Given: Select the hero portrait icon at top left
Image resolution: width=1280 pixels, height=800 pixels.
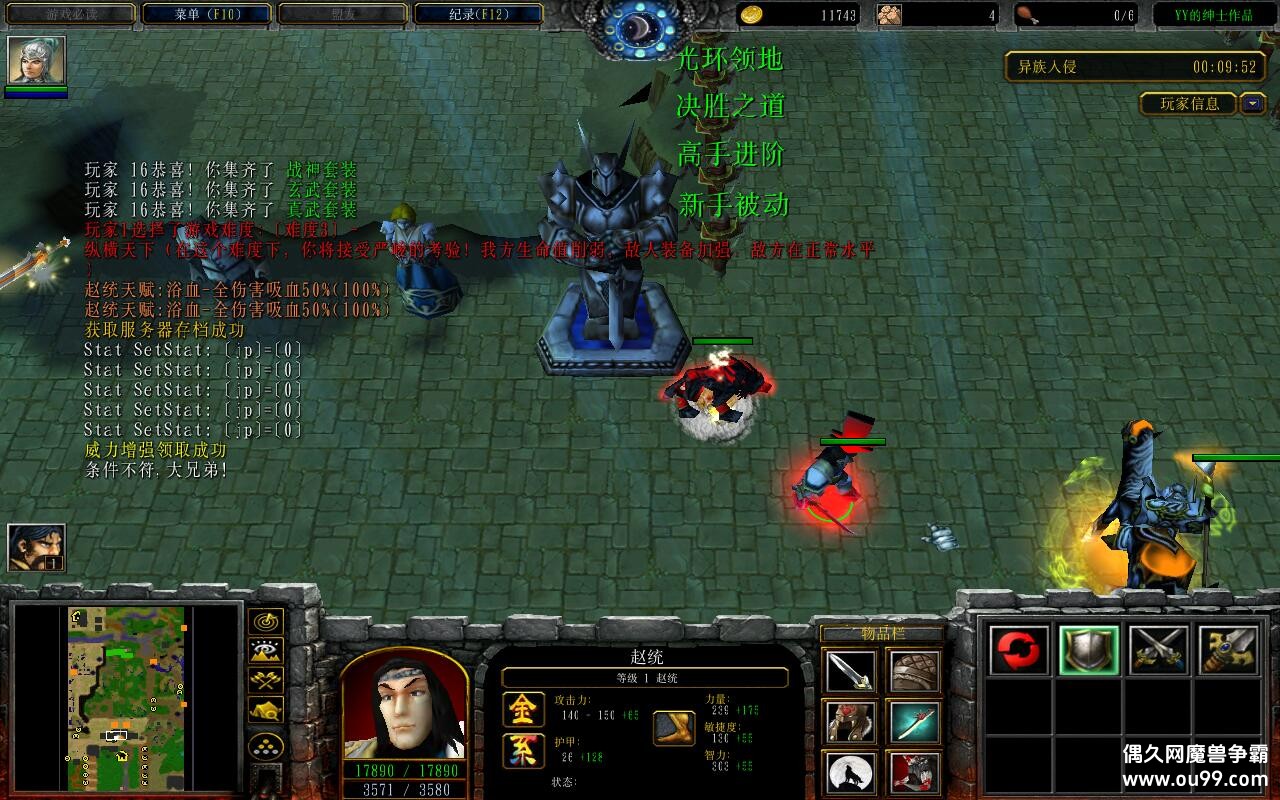Looking at the screenshot, I should click(x=37, y=61).
